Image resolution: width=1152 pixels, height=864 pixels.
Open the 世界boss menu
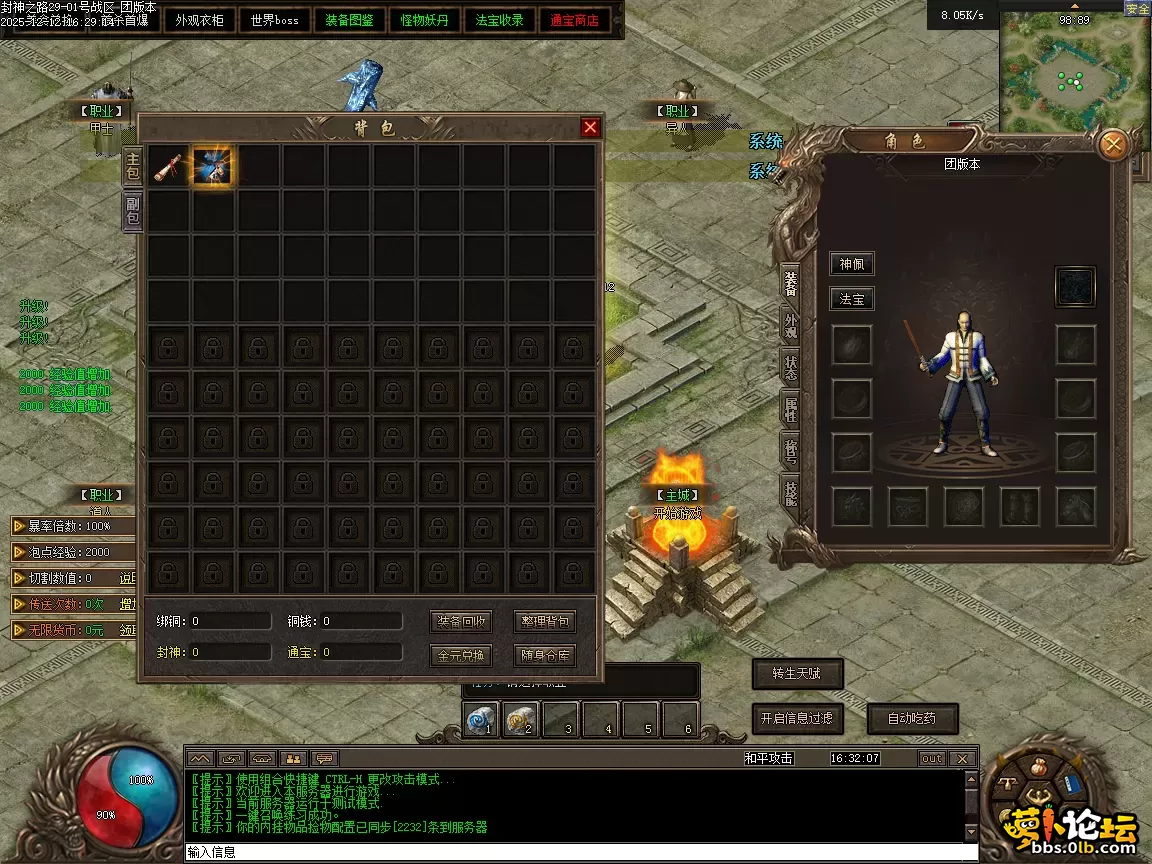275,20
